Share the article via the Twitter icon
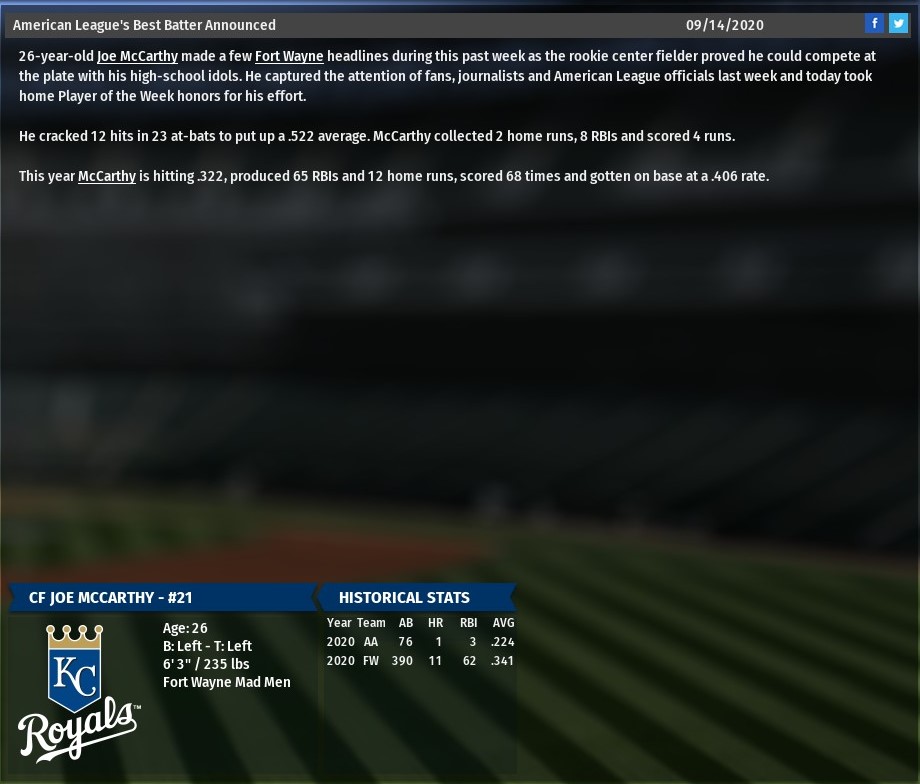The image size is (920, 784). click(x=898, y=24)
